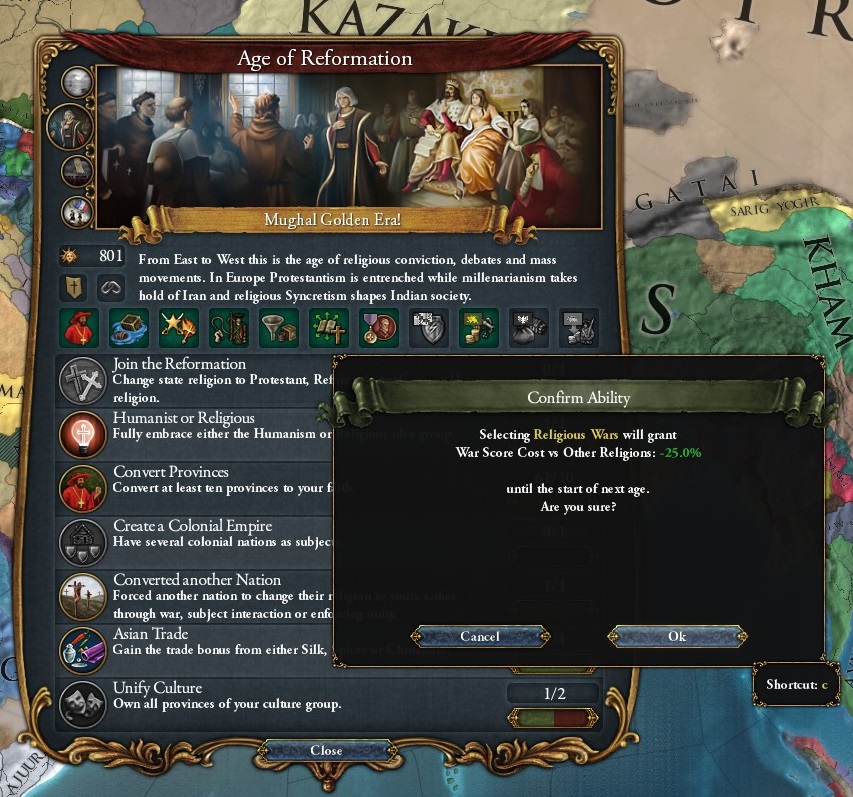853x797 pixels.
Task: Pick the funnel and crate ability icon
Action: [280, 327]
